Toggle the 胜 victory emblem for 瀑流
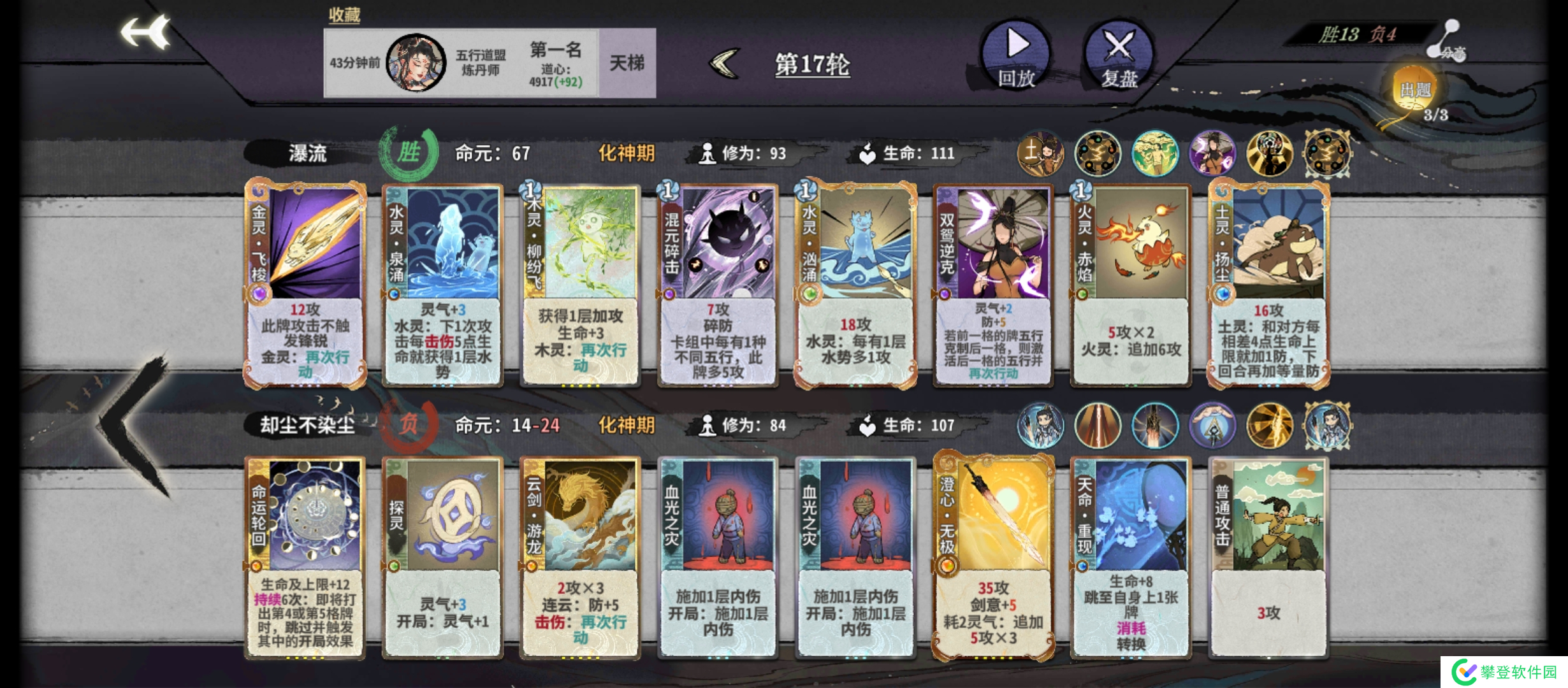 [x=410, y=153]
